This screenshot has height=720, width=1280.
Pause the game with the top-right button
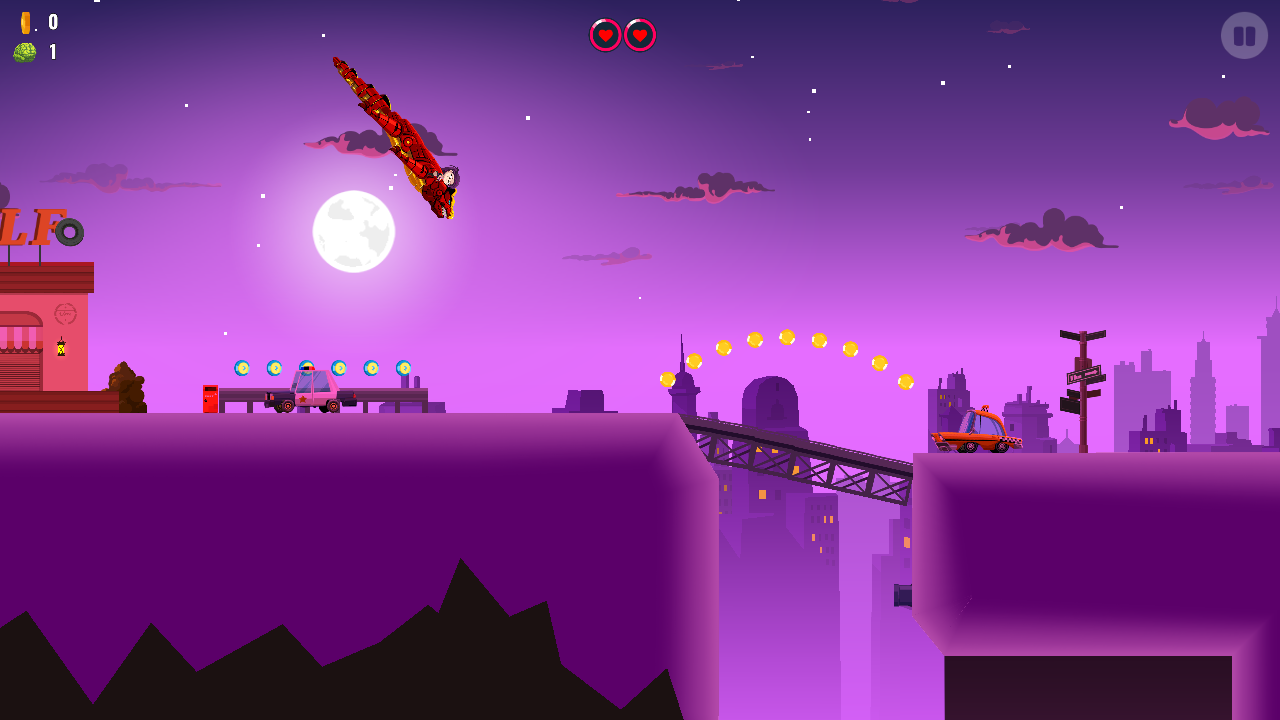(1244, 36)
